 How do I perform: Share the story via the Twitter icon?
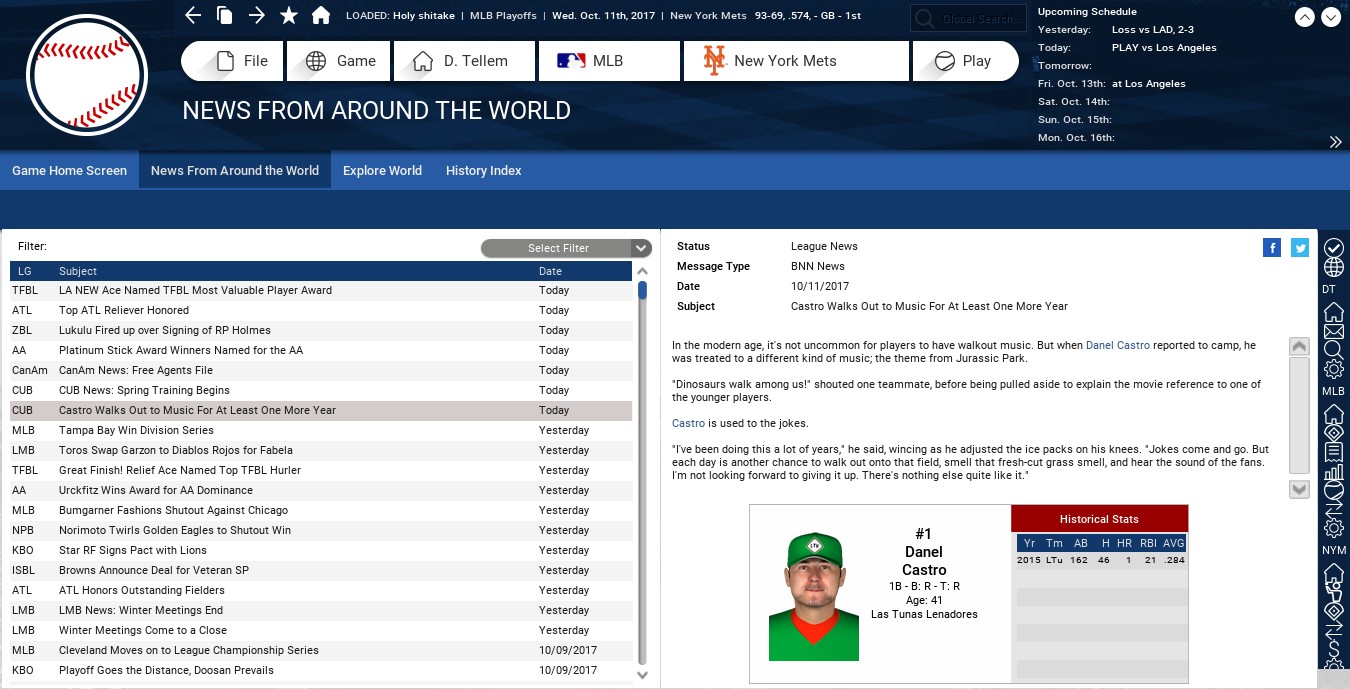click(1300, 248)
